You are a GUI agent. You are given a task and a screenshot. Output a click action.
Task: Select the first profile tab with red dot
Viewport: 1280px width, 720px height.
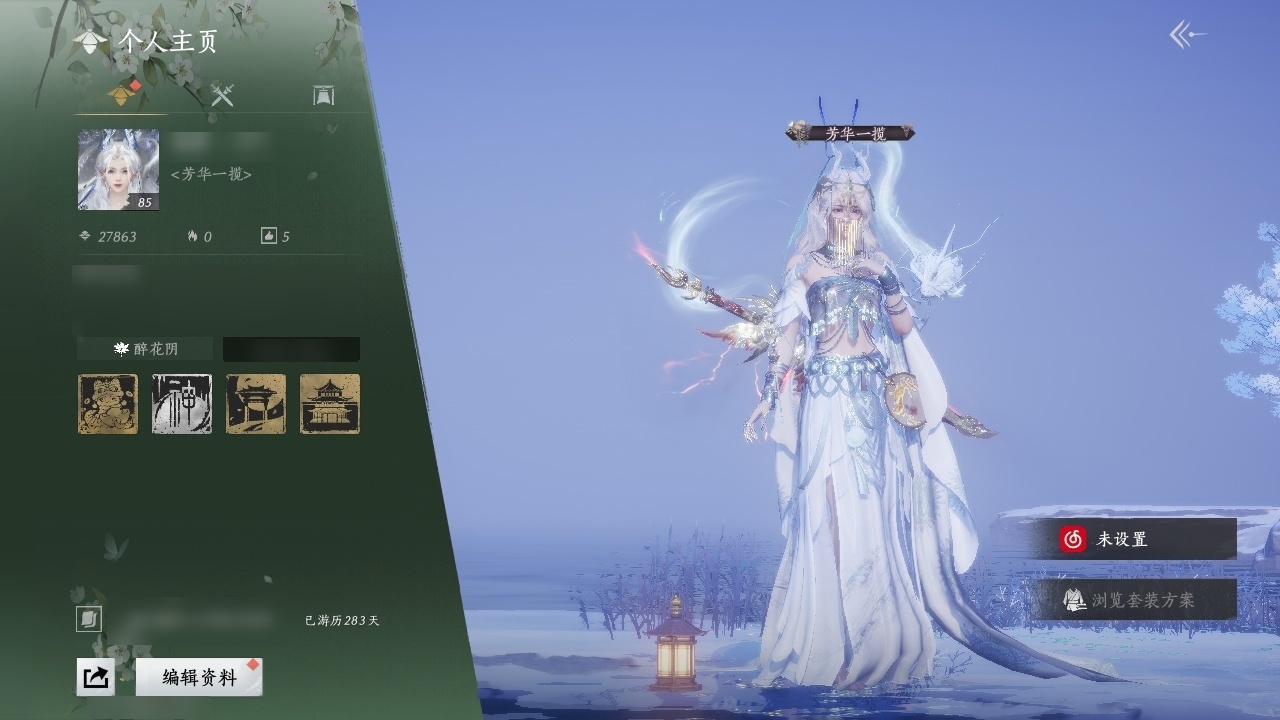(x=124, y=95)
